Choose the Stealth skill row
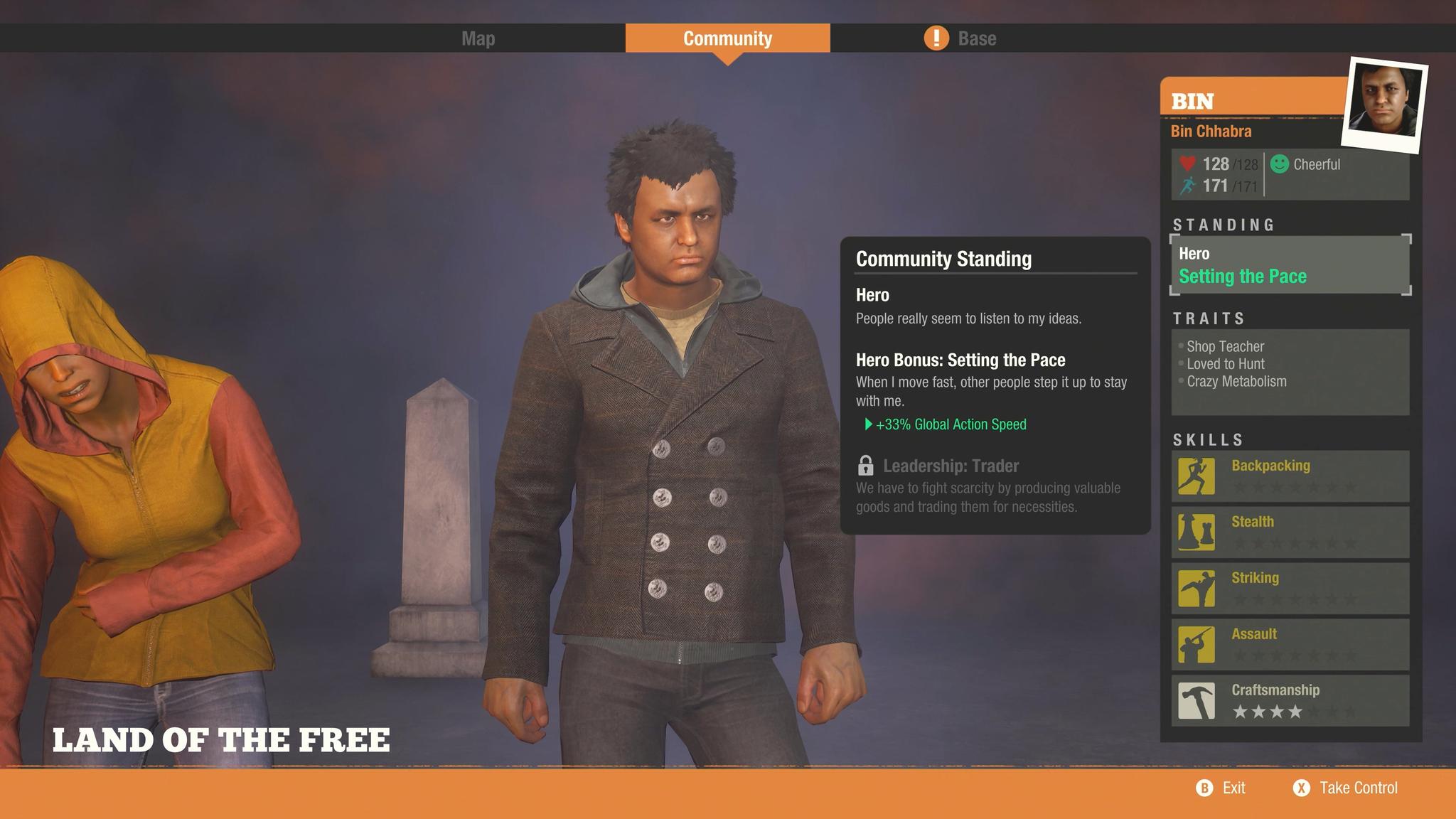Image resolution: width=1456 pixels, height=819 pixels. click(1290, 532)
